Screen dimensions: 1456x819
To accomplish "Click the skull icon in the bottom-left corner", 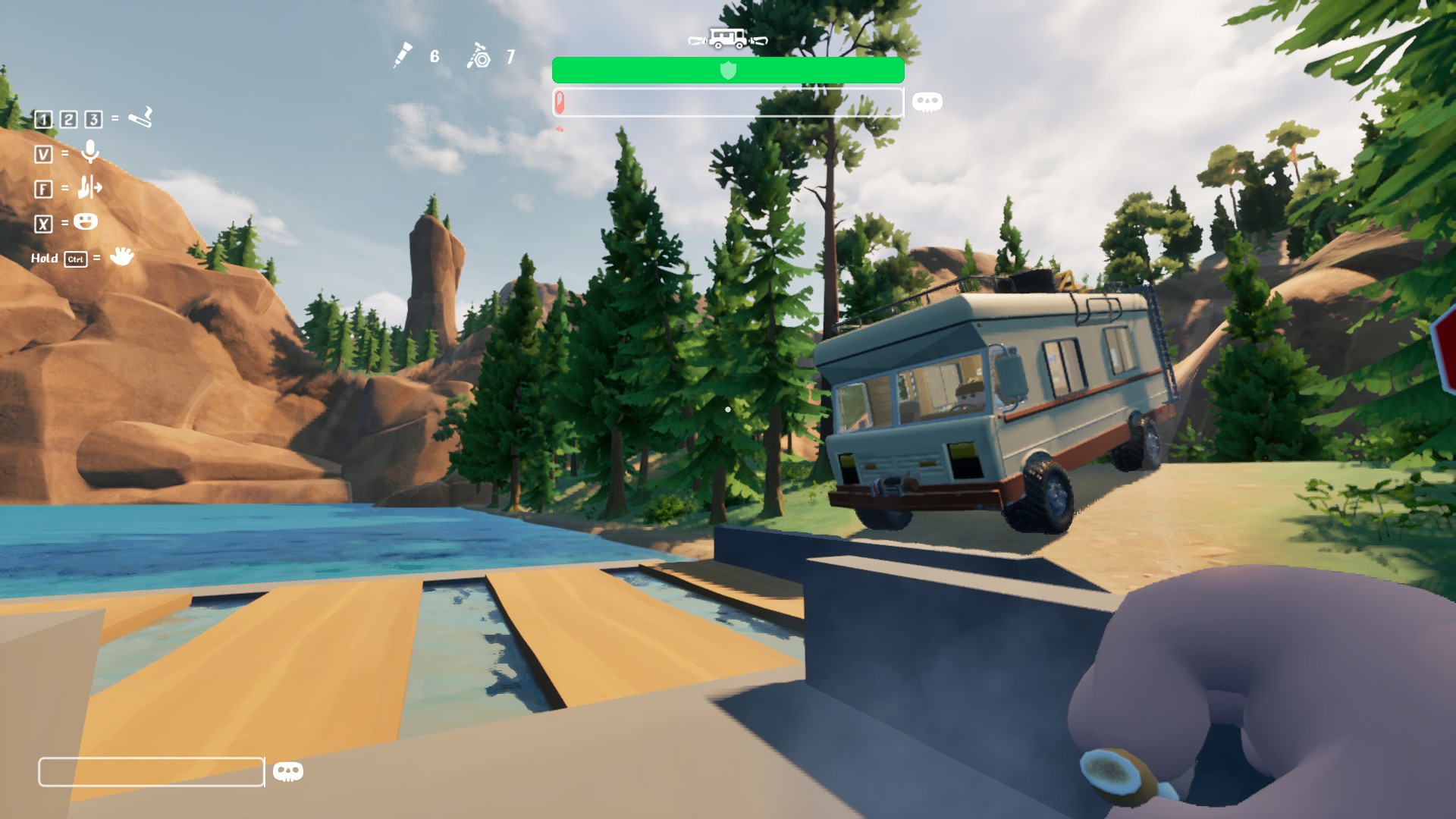I will [x=287, y=772].
